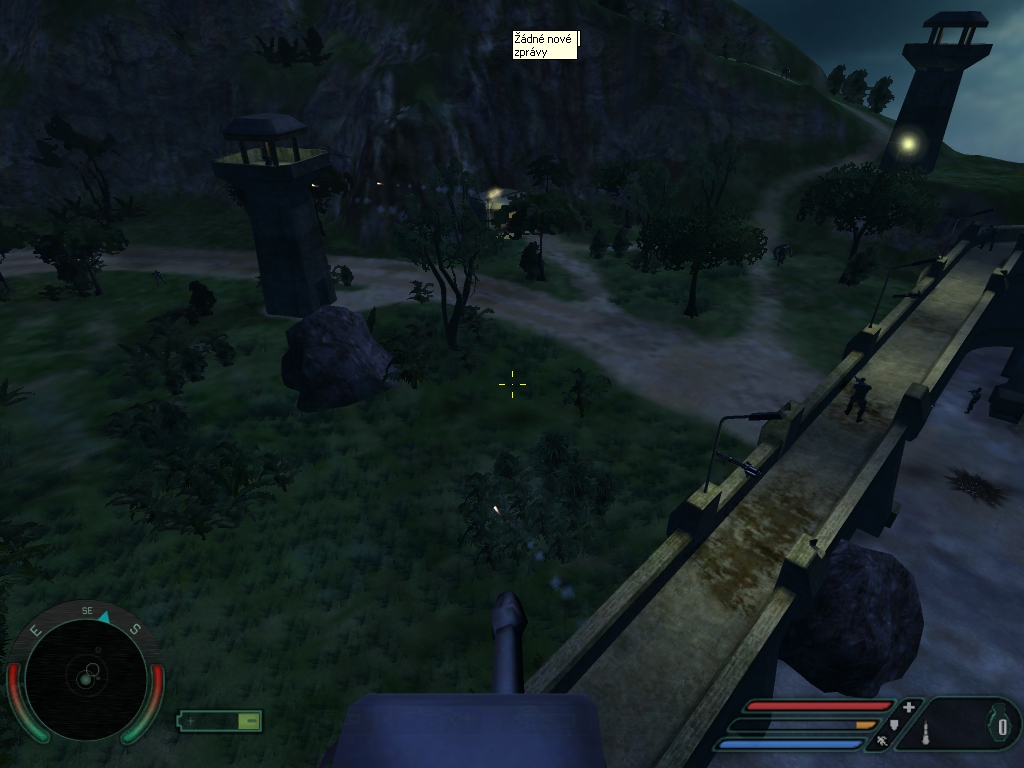The width and height of the screenshot is (1024, 768).
Task: Click the "Žádné nové zprávy" tooltip
Action: (544, 45)
